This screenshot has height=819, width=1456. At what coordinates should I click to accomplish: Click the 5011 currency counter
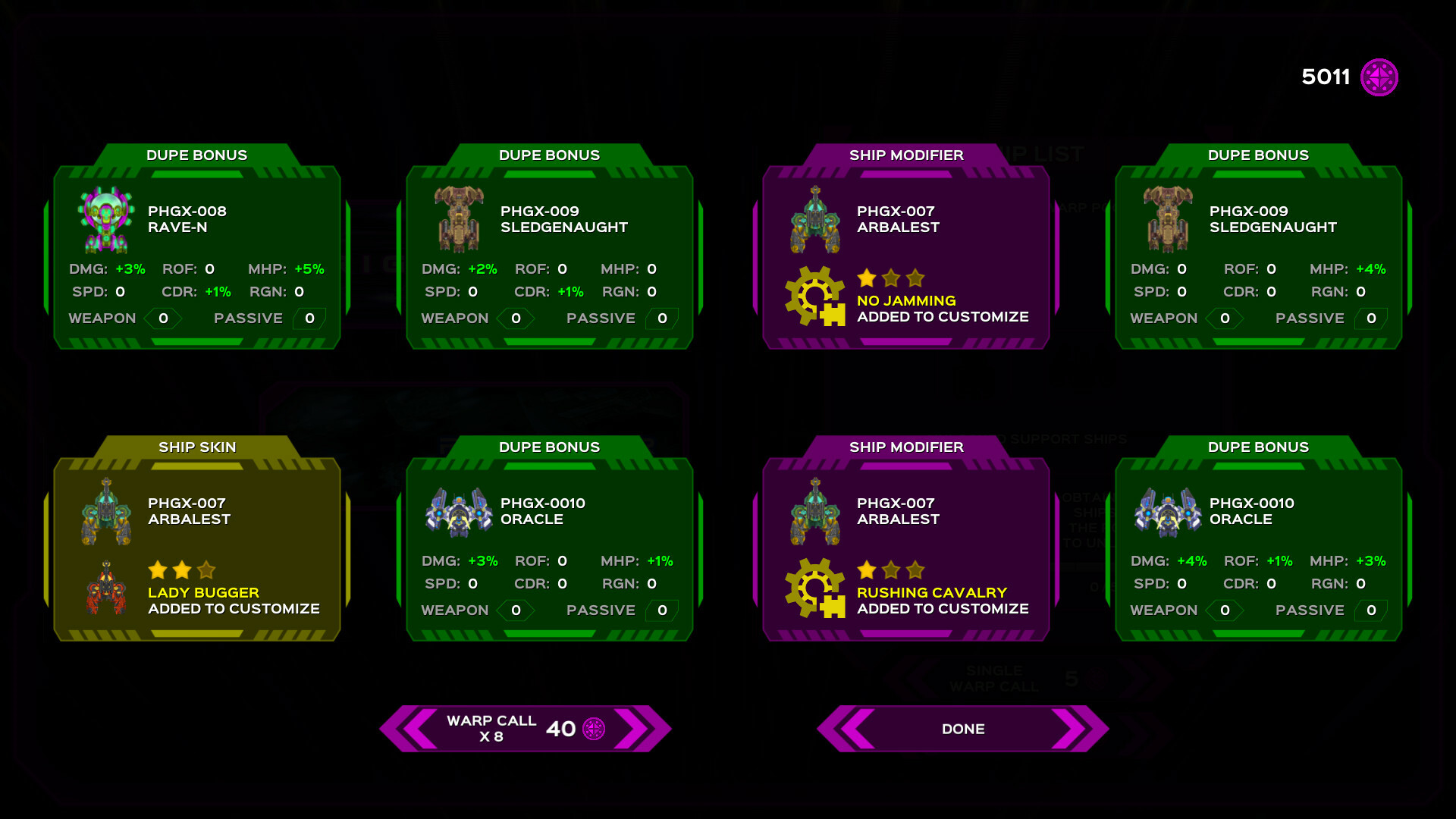click(1326, 76)
